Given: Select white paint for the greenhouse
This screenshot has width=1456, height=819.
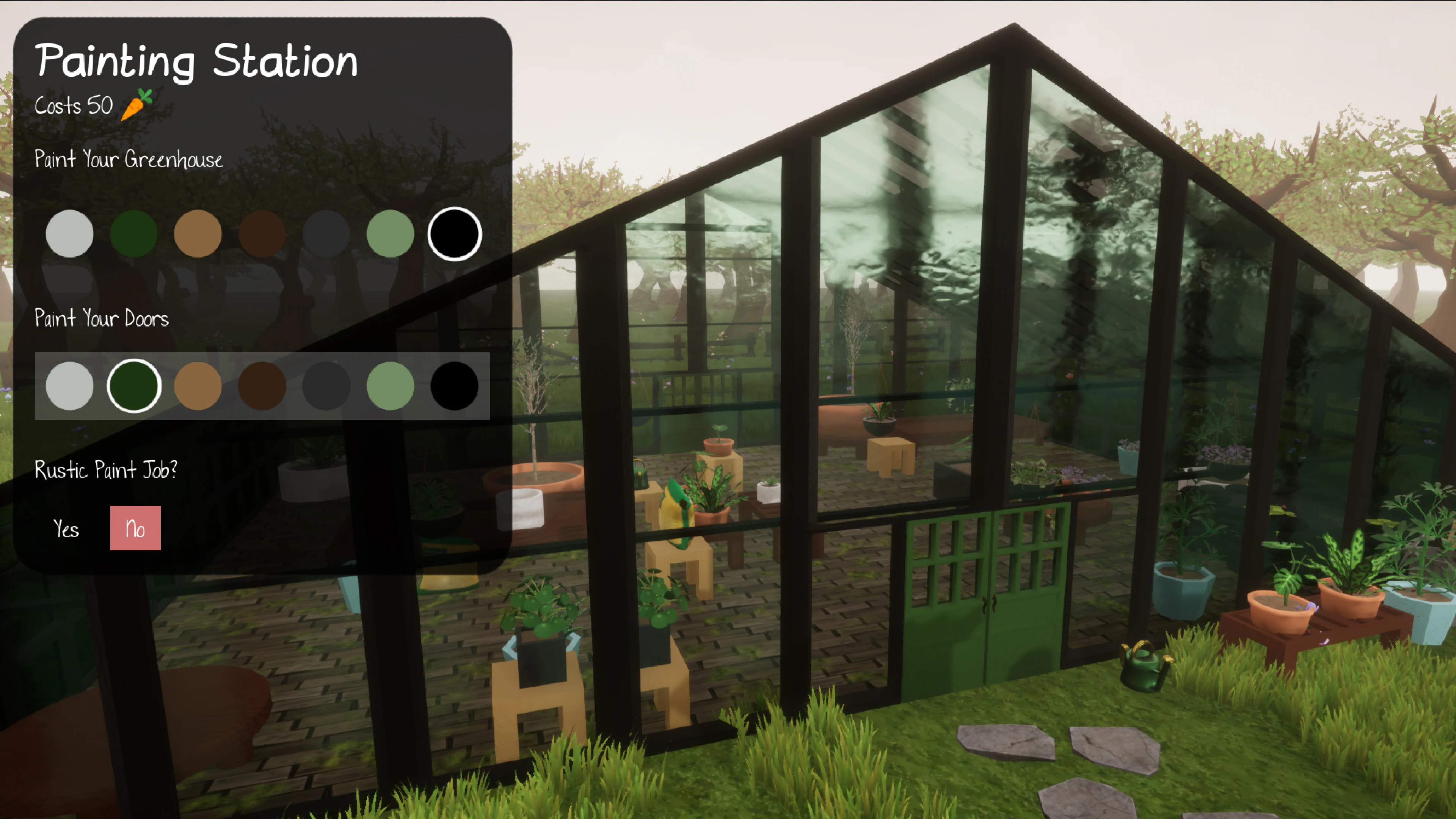Looking at the screenshot, I should [x=69, y=234].
